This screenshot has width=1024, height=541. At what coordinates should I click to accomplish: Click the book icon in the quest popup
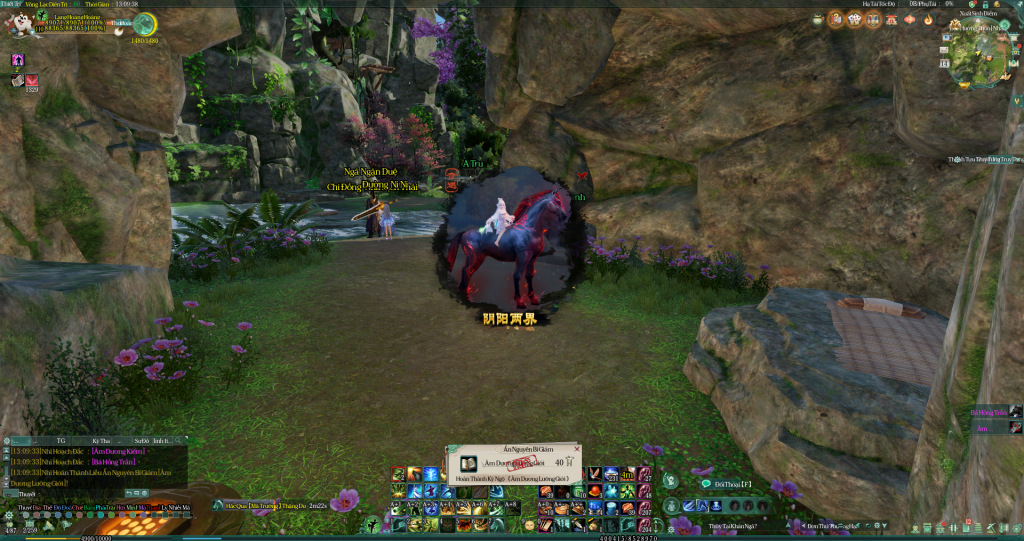(468, 463)
